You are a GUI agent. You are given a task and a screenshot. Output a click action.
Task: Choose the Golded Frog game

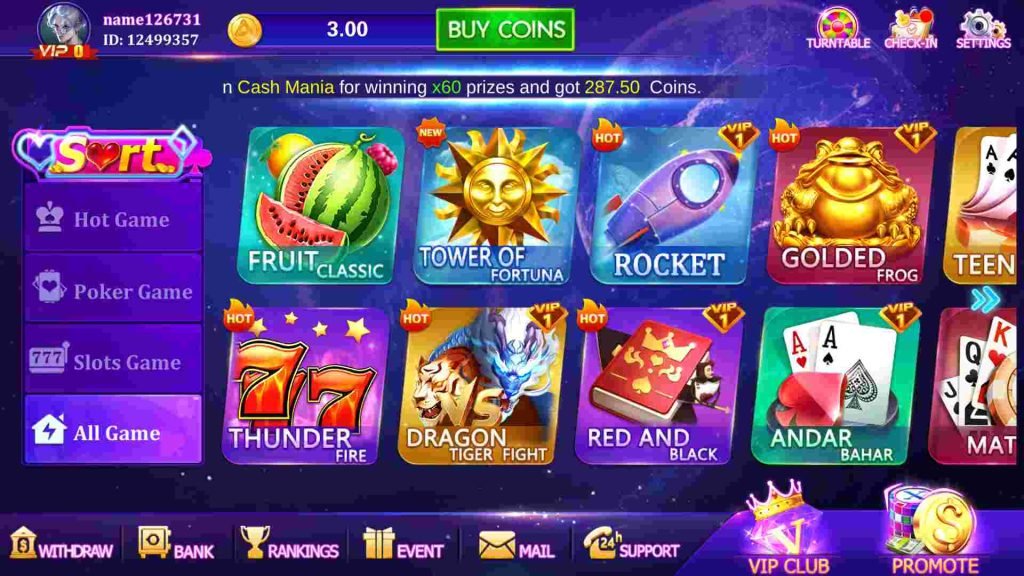pos(850,206)
